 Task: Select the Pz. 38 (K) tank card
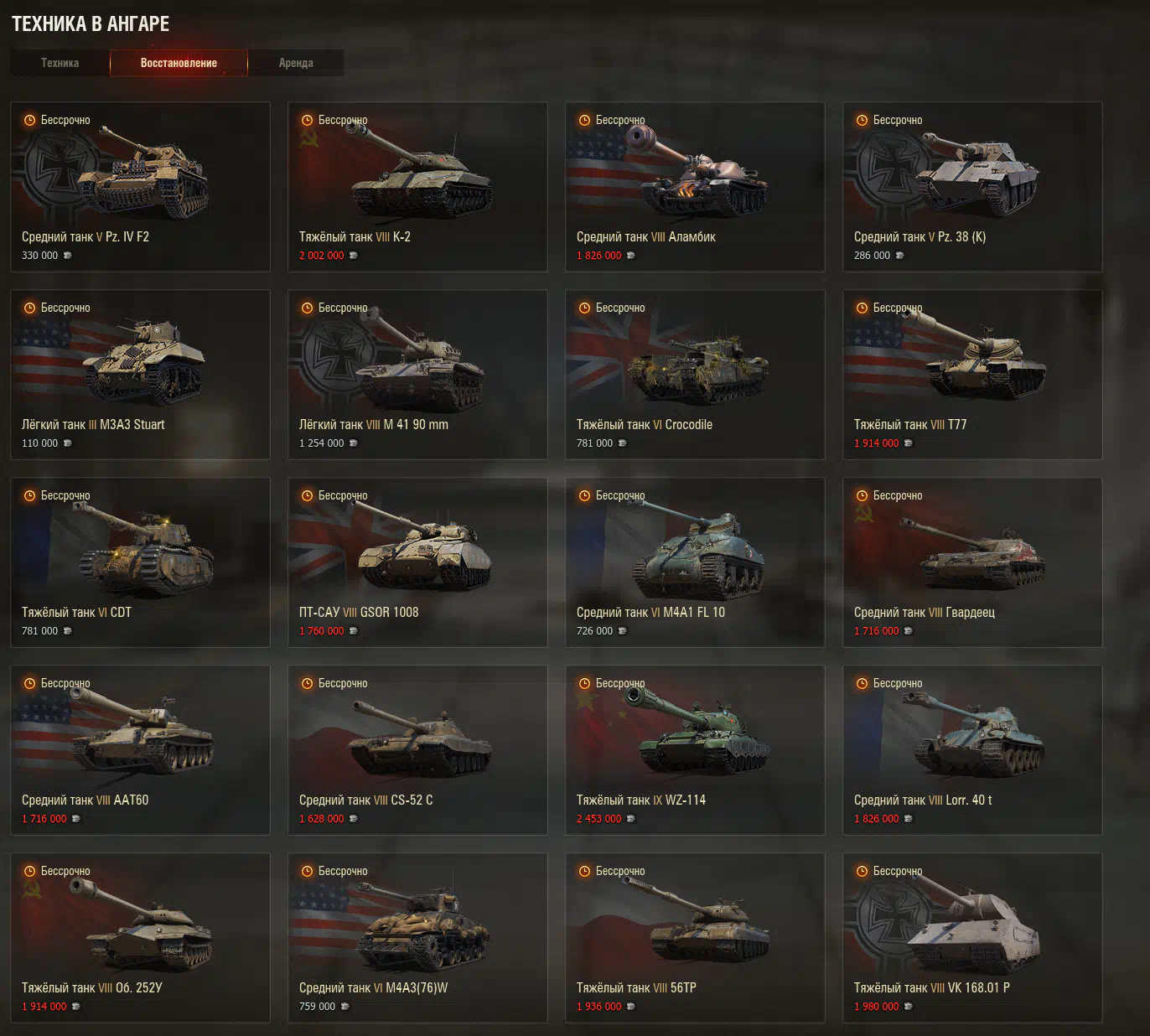[972, 187]
